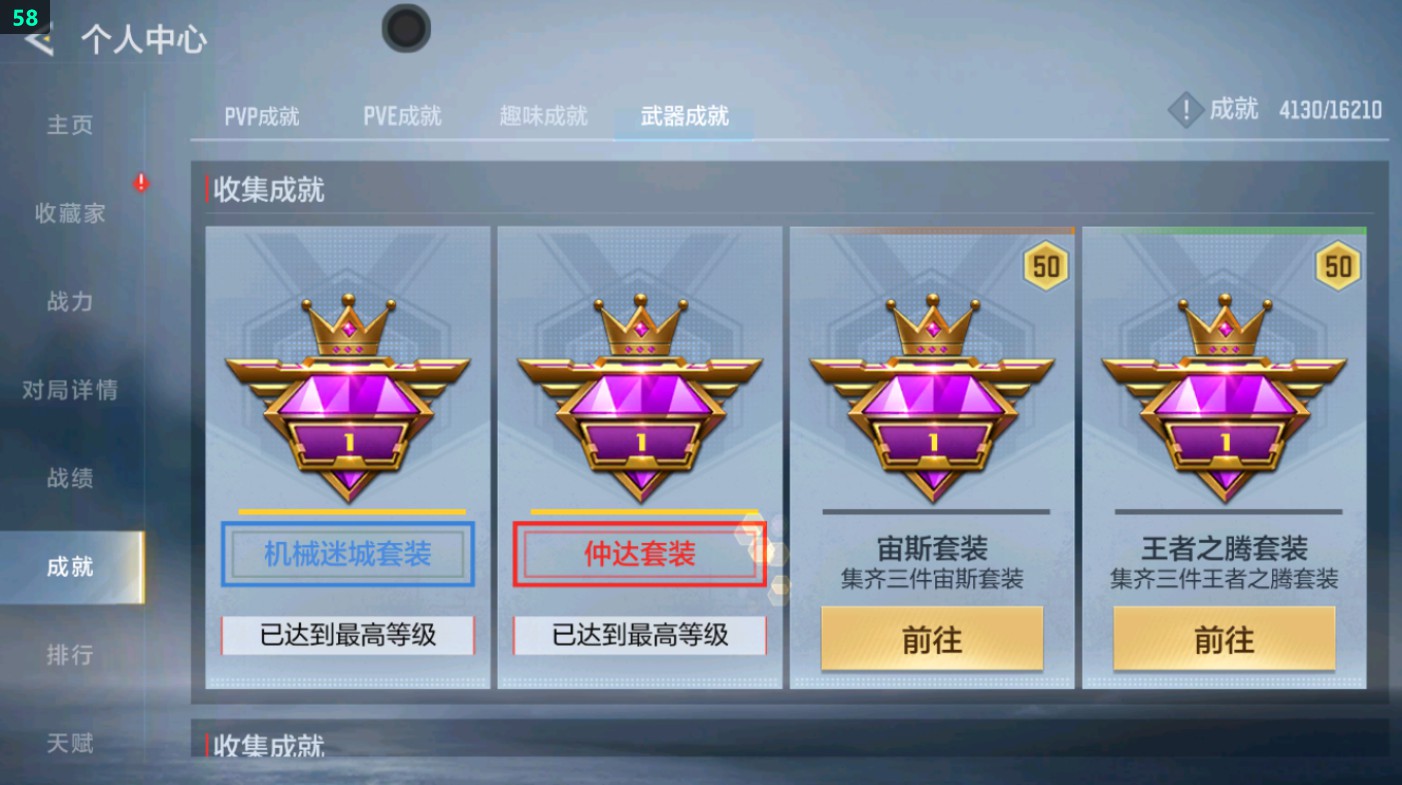The height and width of the screenshot is (785, 1402).
Task: Open the 成就 notification icon beside the counter
Action: 1186,110
